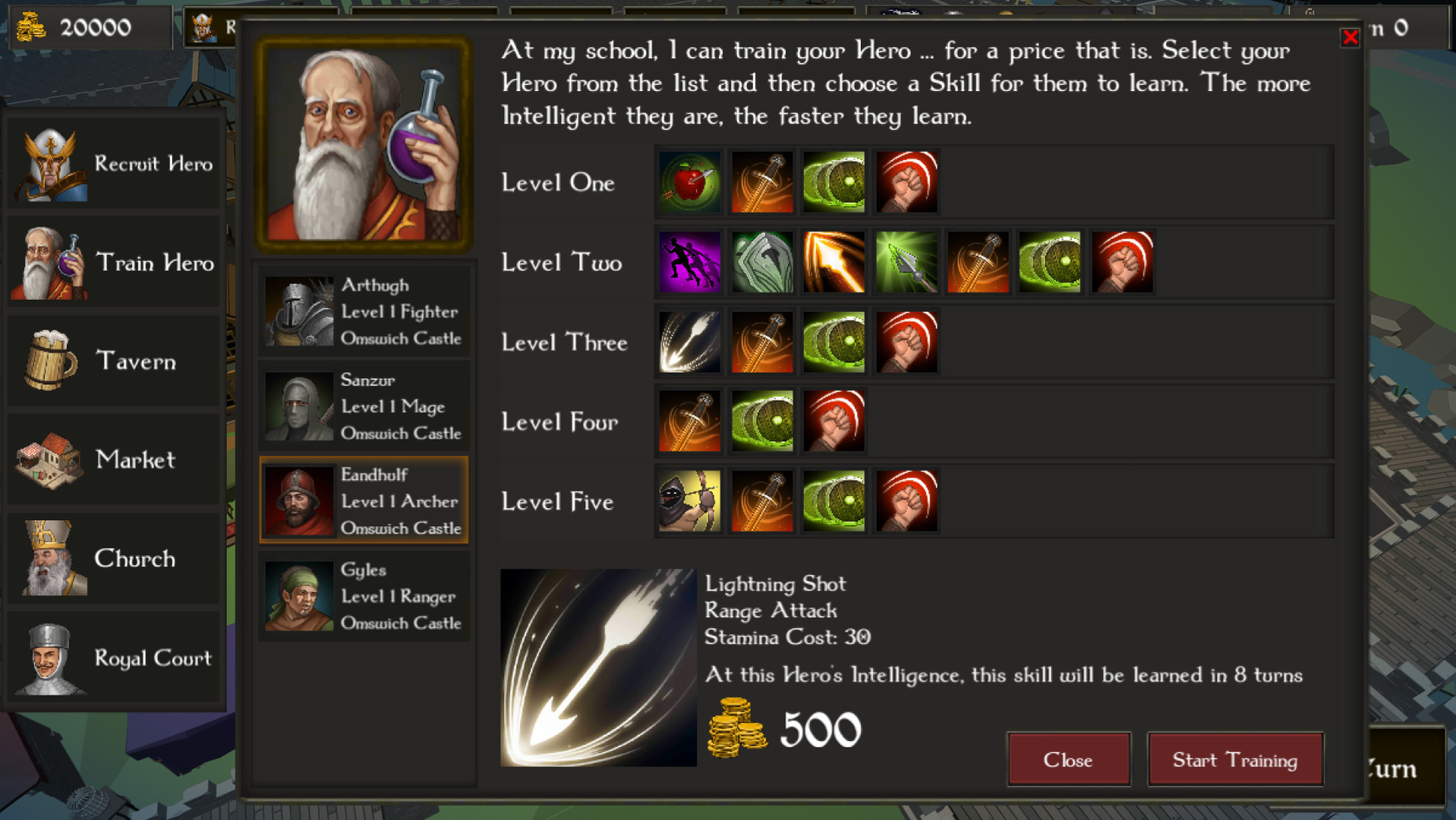The height and width of the screenshot is (820, 1456).
Task: Select the fist skill in Level One
Action: [x=905, y=181]
